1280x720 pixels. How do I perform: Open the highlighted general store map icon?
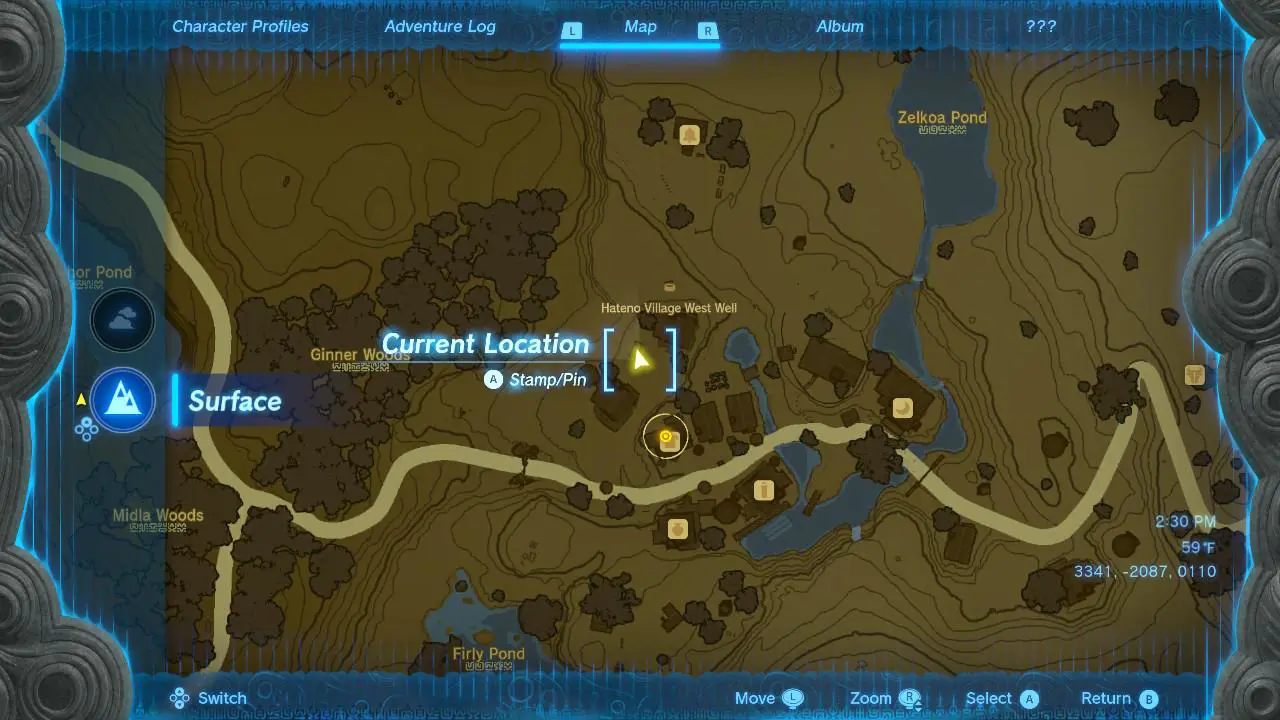(666, 435)
